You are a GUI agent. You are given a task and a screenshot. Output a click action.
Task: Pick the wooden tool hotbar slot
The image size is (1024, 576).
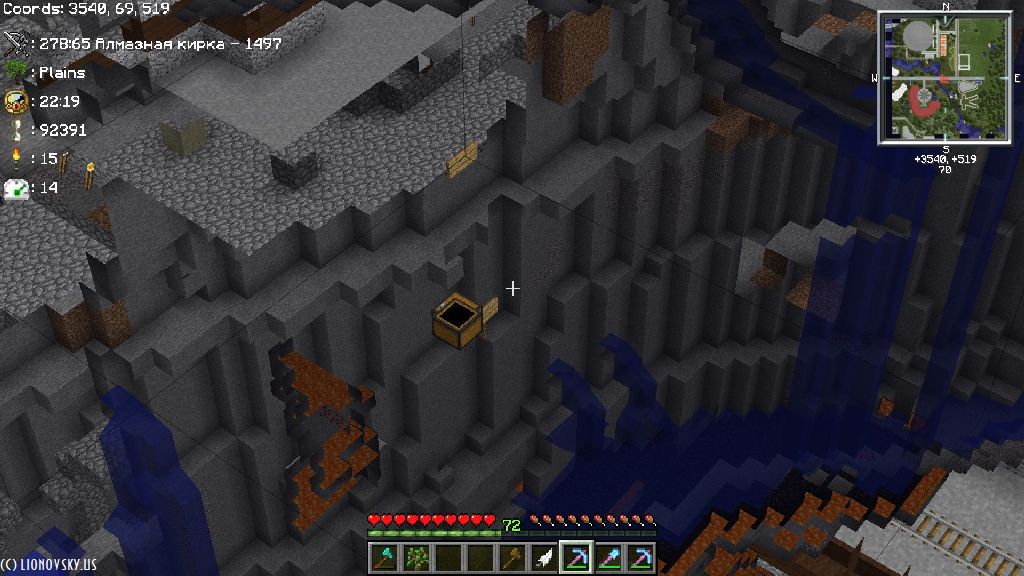513,557
